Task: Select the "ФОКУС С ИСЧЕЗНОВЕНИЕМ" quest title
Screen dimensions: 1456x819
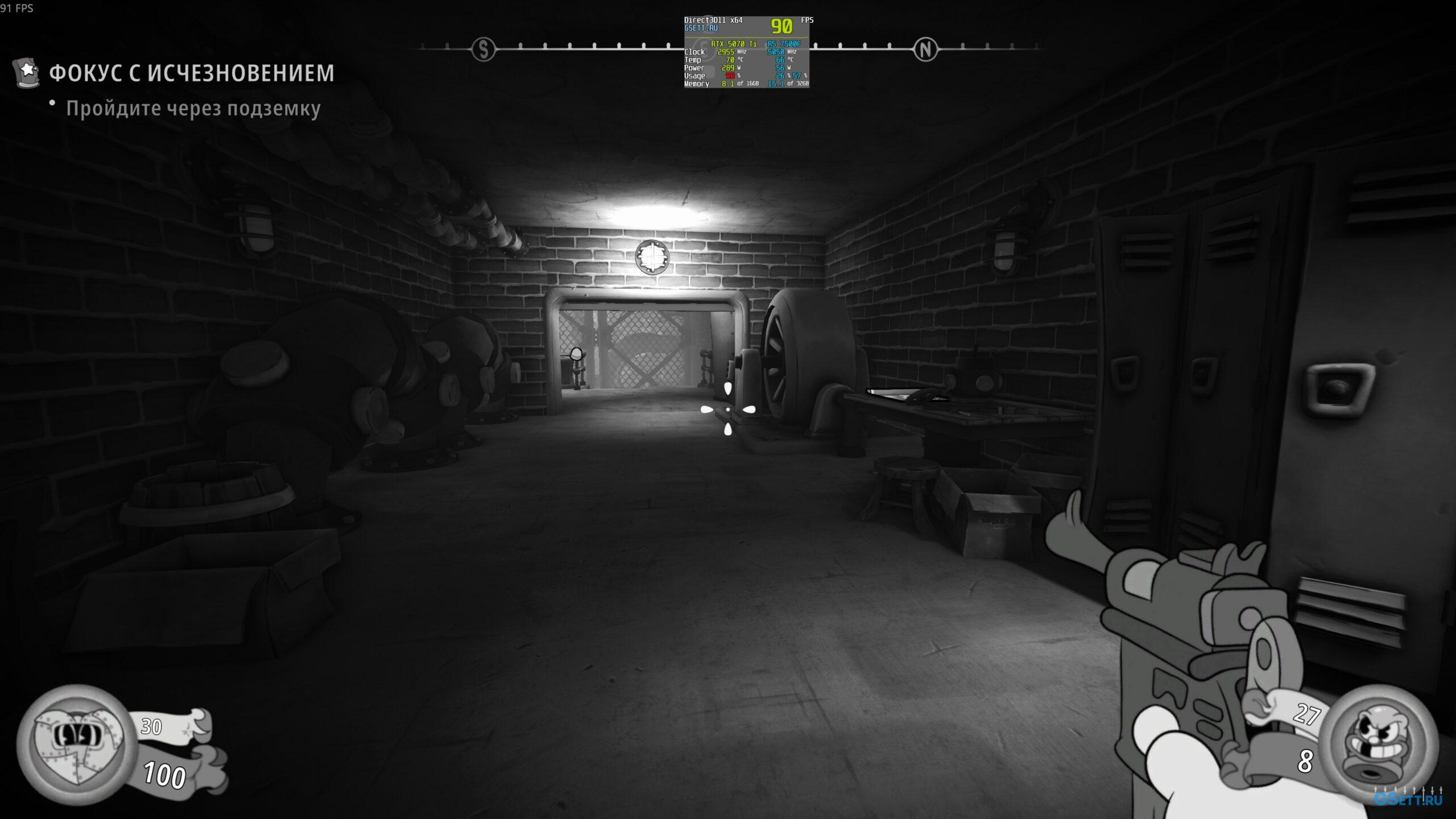Action: (192, 73)
